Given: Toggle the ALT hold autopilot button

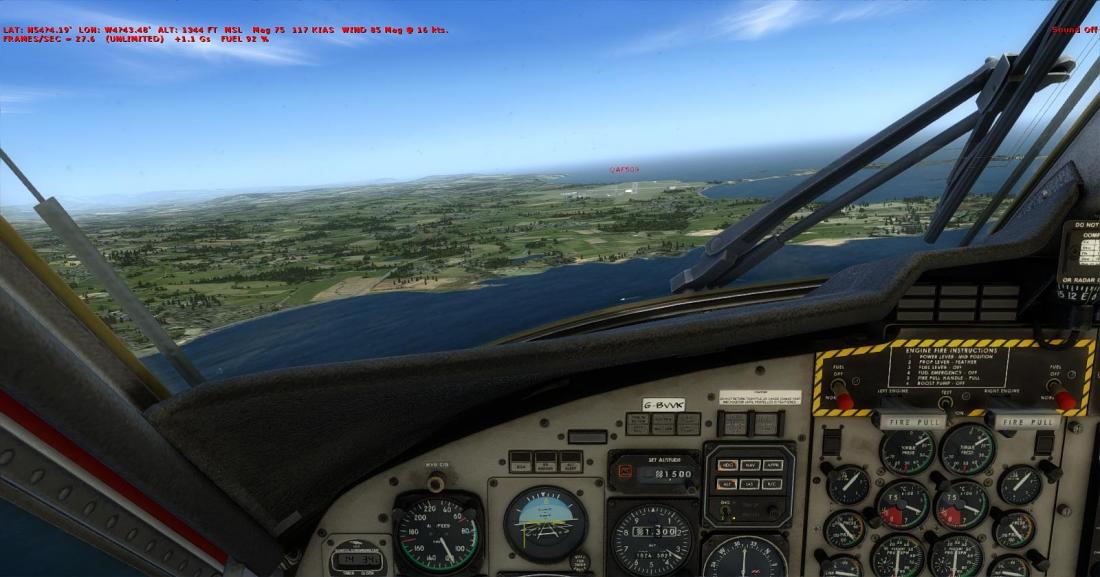Looking at the screenshot, I should (x=726, y=483).
